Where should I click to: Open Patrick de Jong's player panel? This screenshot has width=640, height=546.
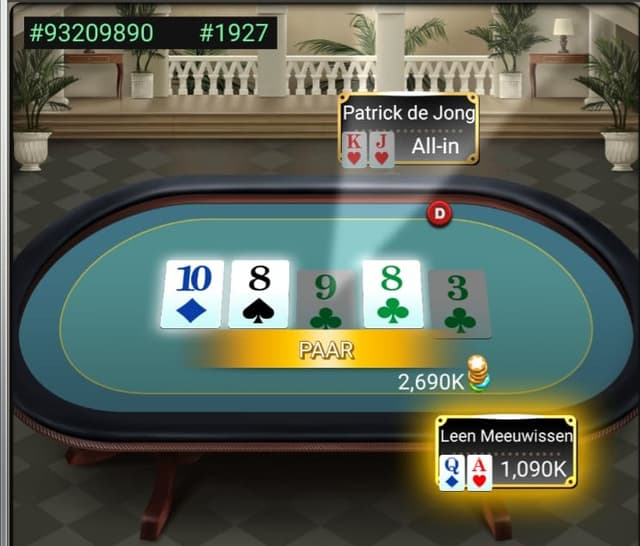point(408,130)
